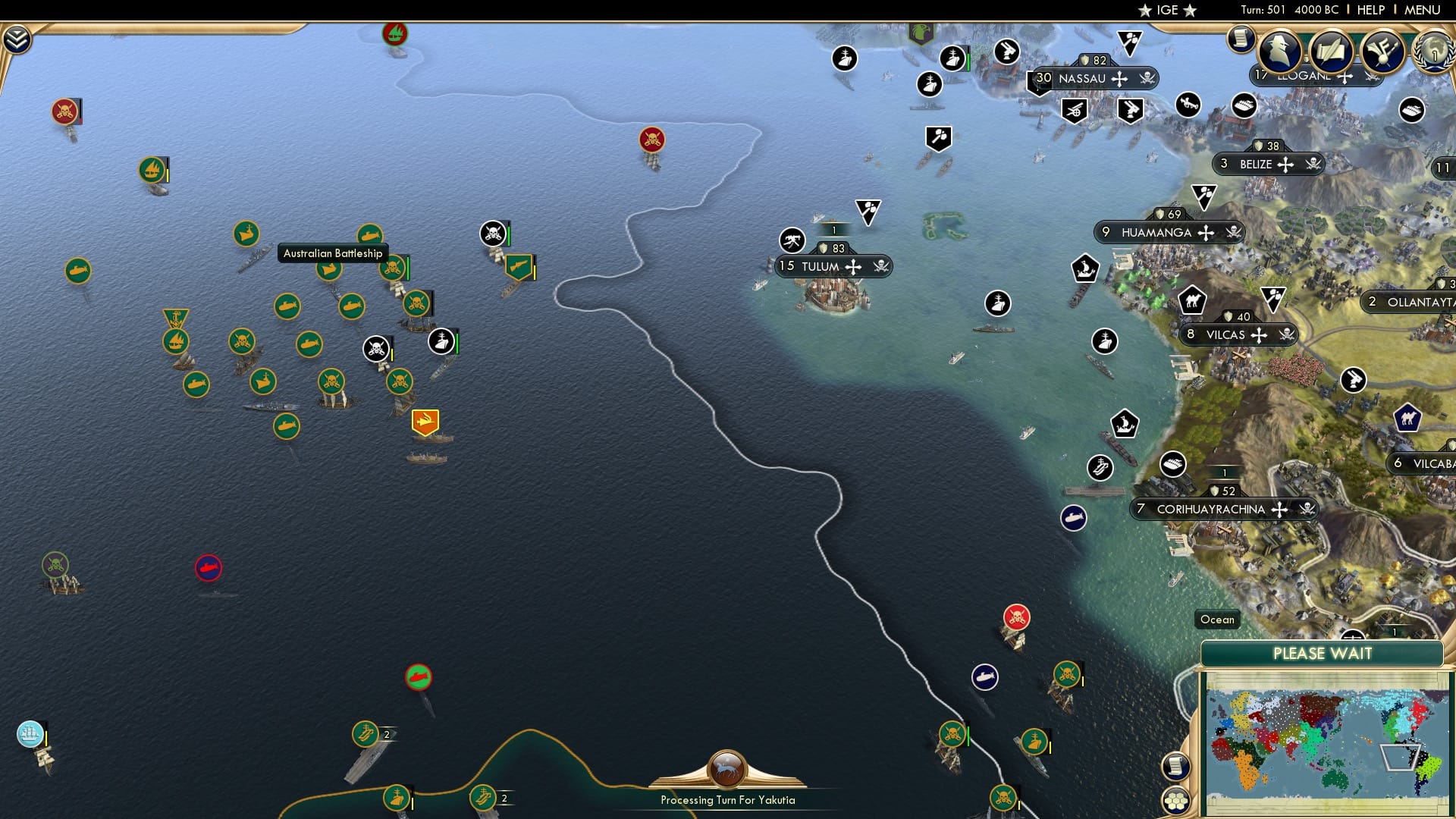
Task: Toggle the hex grid overlay near the minimap
Action: point(1176,802)
